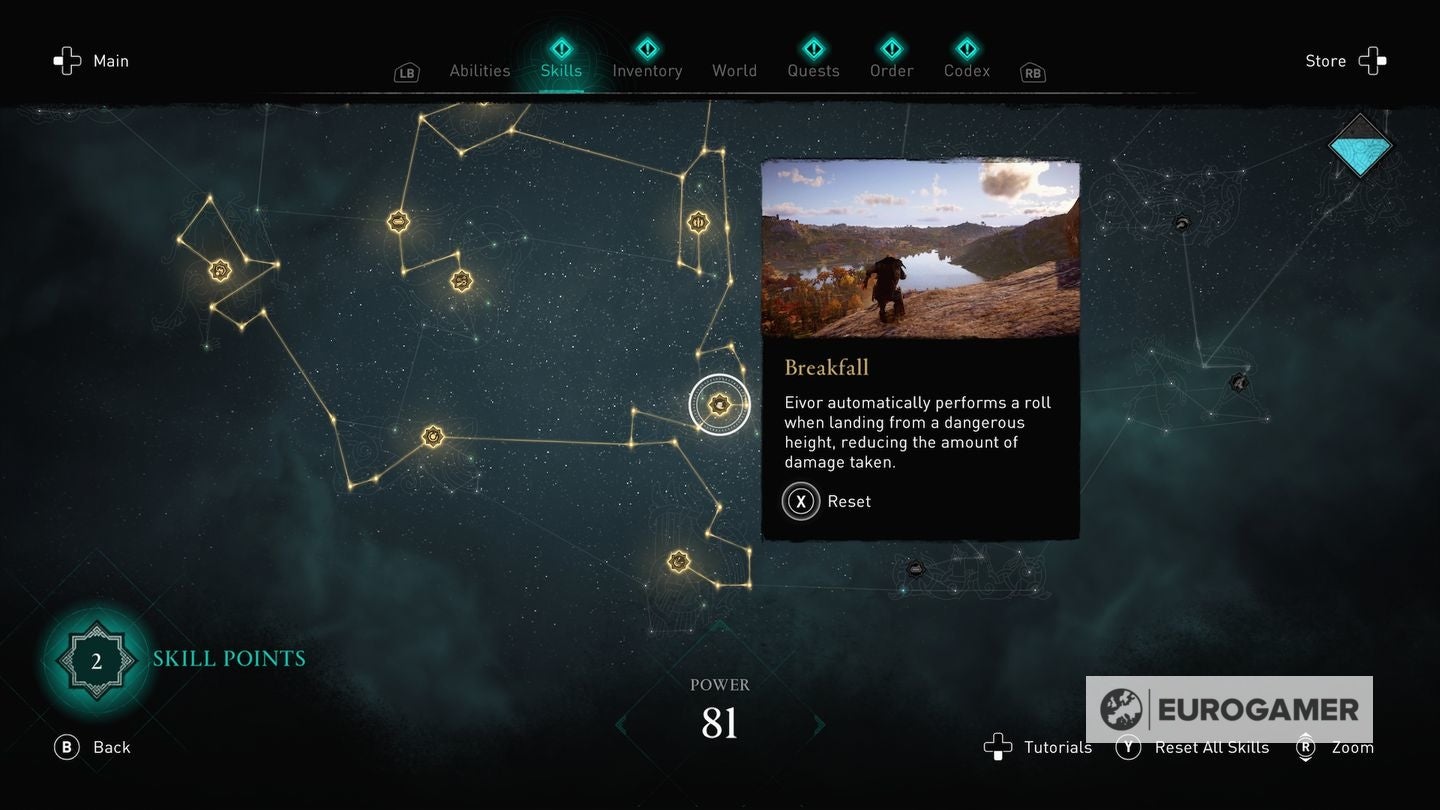Click the skill node near the bottom constellation

point(678,561)
